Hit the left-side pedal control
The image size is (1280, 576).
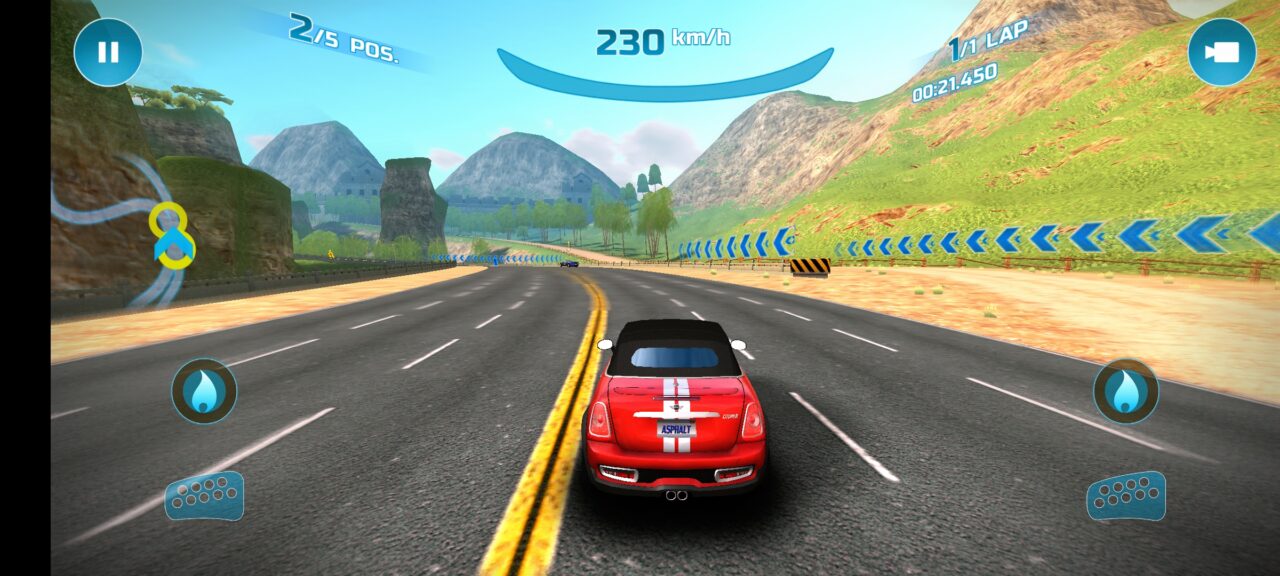coord(204,496)
